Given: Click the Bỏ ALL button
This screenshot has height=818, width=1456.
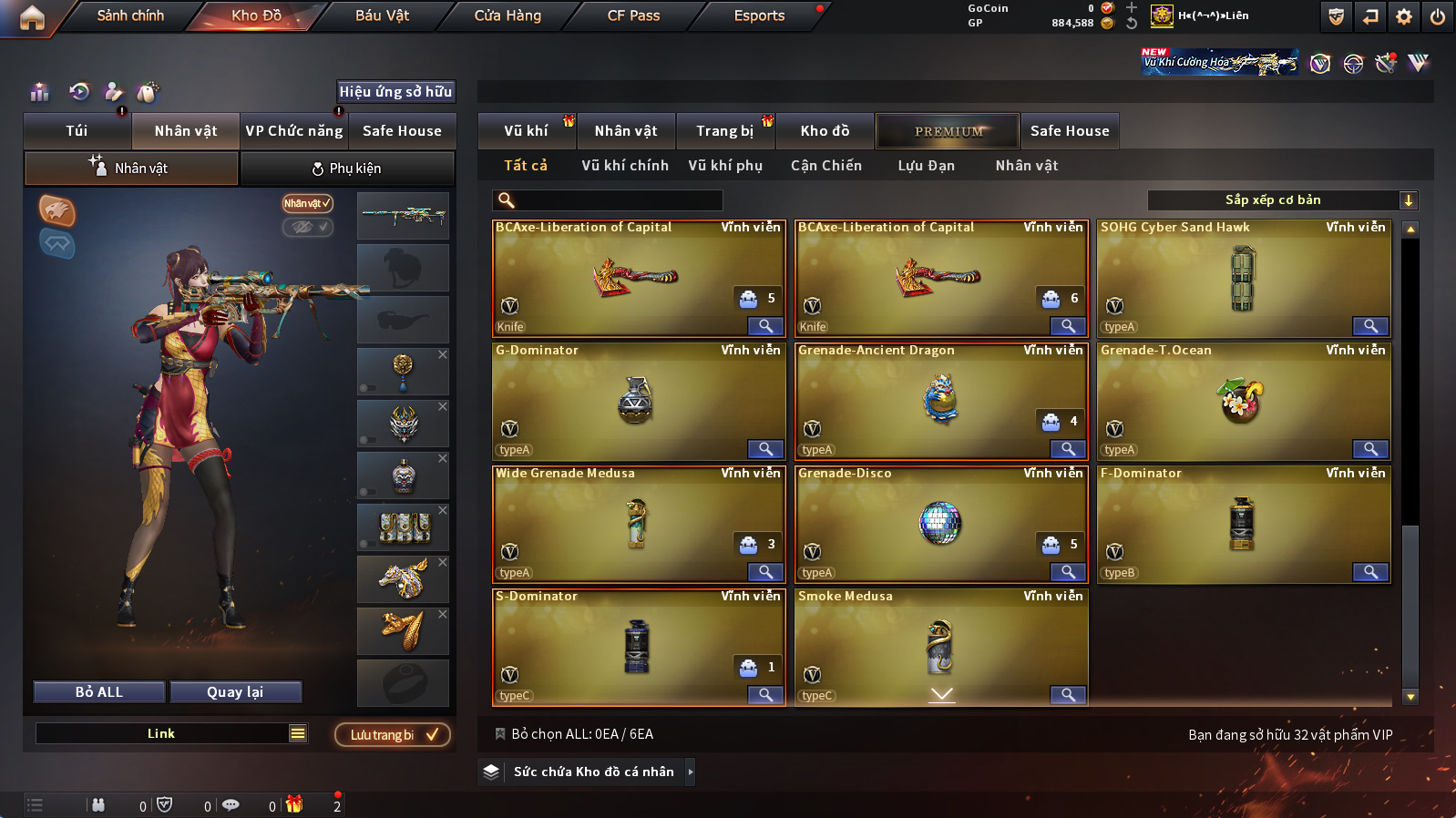Looking at the screenshot, I should tap(99, 692).
